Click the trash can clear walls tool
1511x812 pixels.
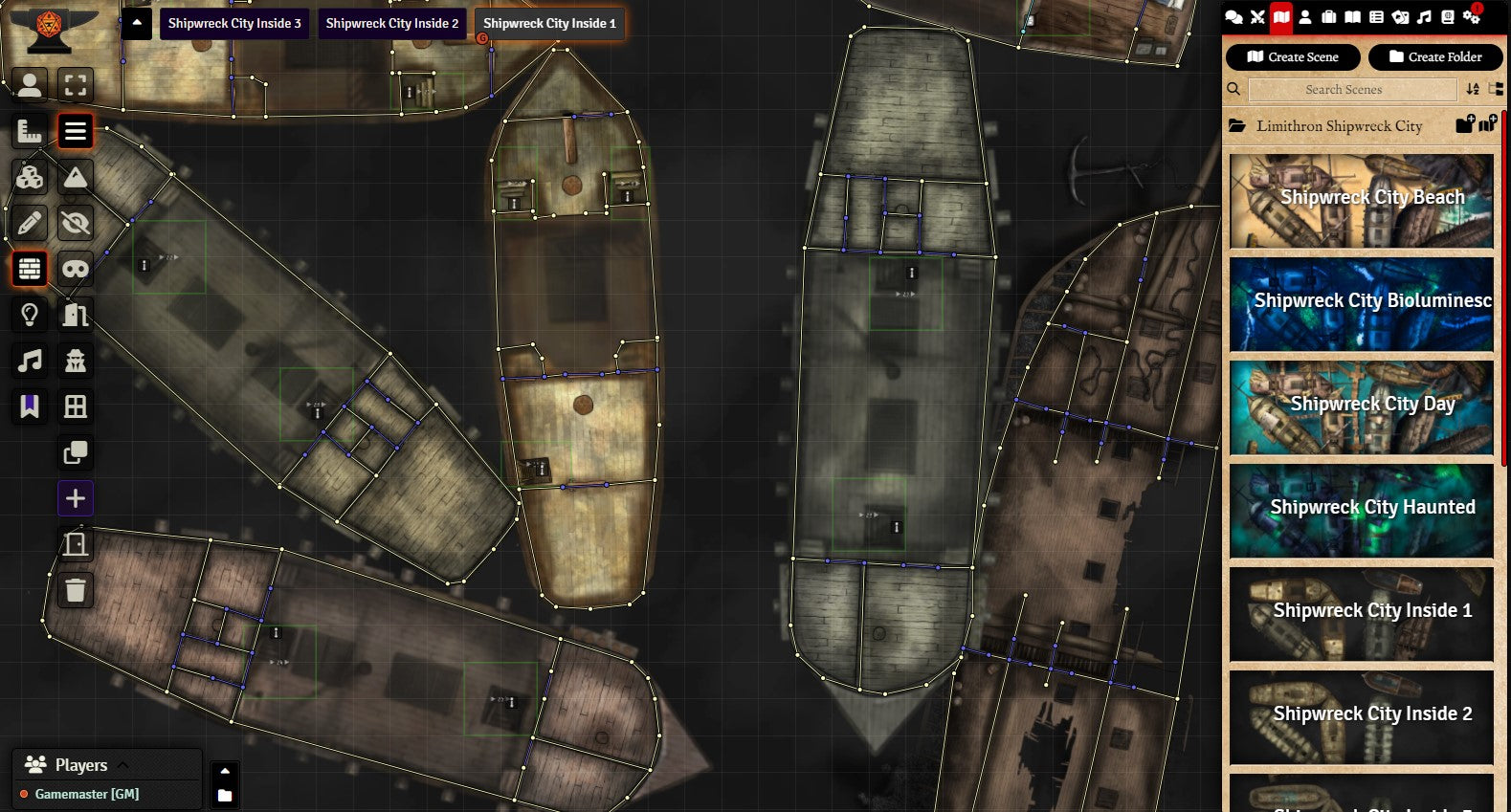pos(76,590)
